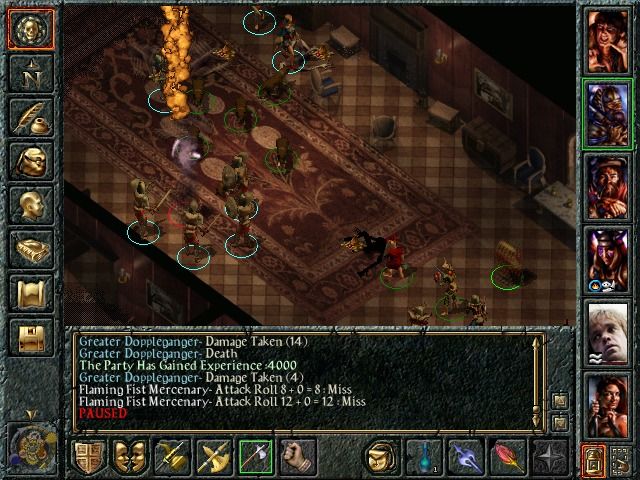
Task: Open the inventory screen with the helmeted bust
Action: point(31,160)
